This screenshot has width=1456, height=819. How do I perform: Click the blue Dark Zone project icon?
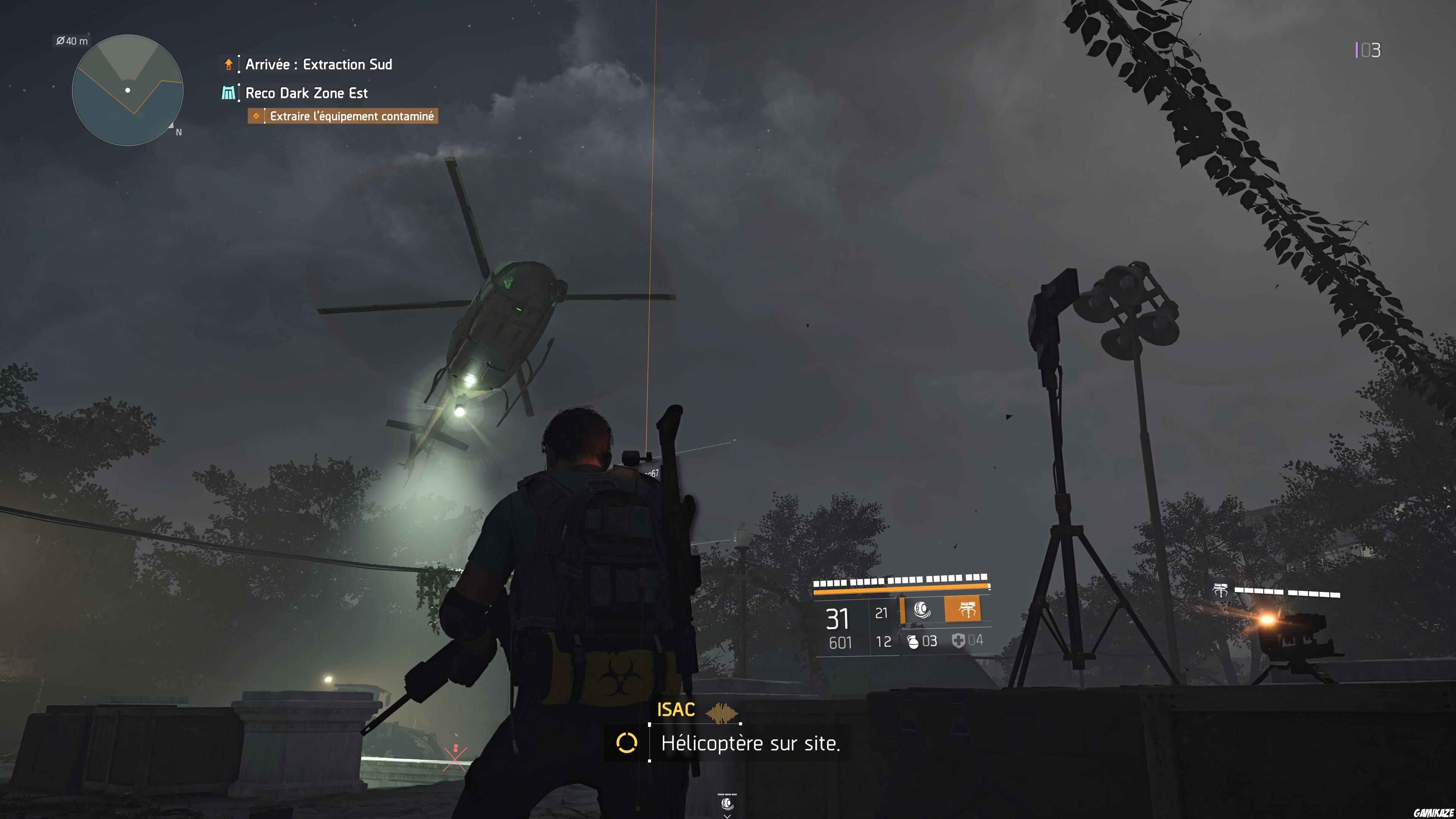pos(228,93)
